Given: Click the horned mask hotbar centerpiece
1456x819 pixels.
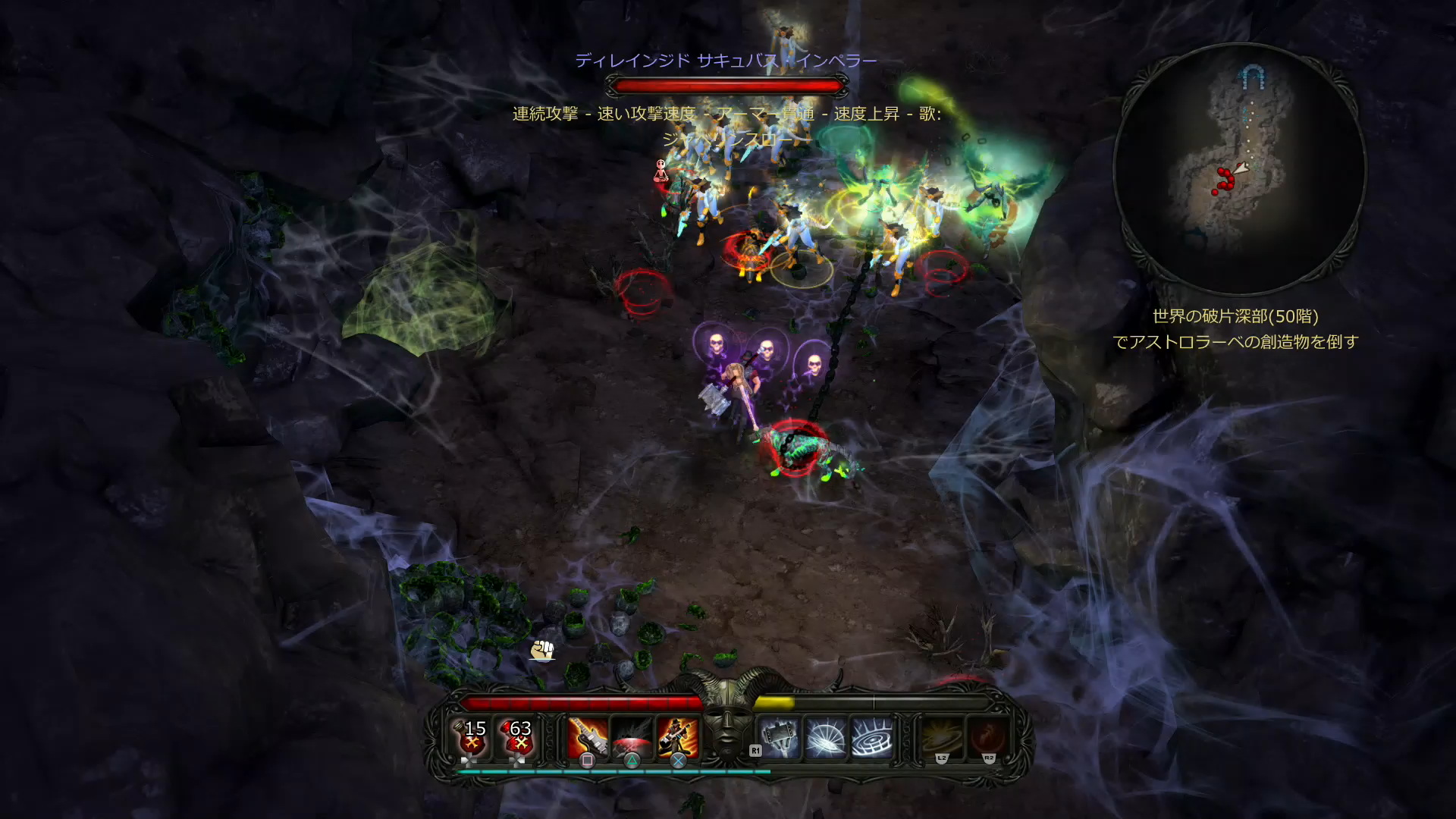Looking at the screenshot, I should click(727, 717).
